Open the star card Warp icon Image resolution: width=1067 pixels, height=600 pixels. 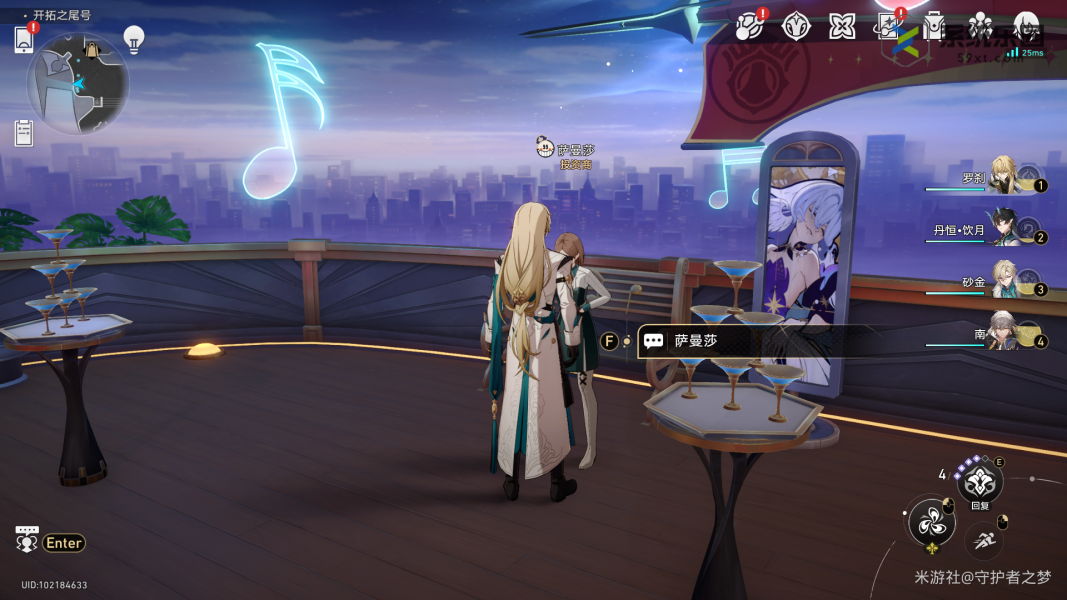click(x=889, y=26)
